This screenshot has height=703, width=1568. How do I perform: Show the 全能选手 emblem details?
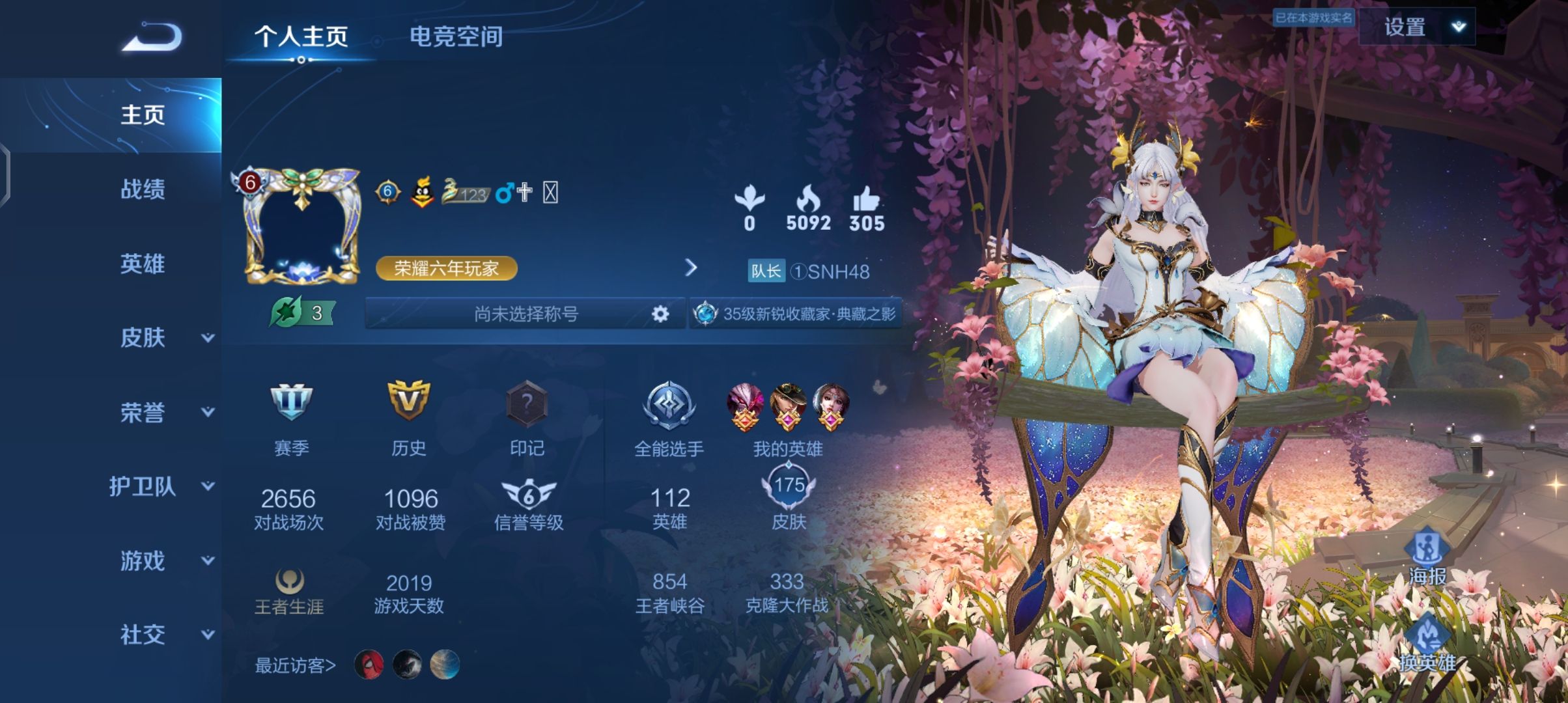tap(669, 418)
